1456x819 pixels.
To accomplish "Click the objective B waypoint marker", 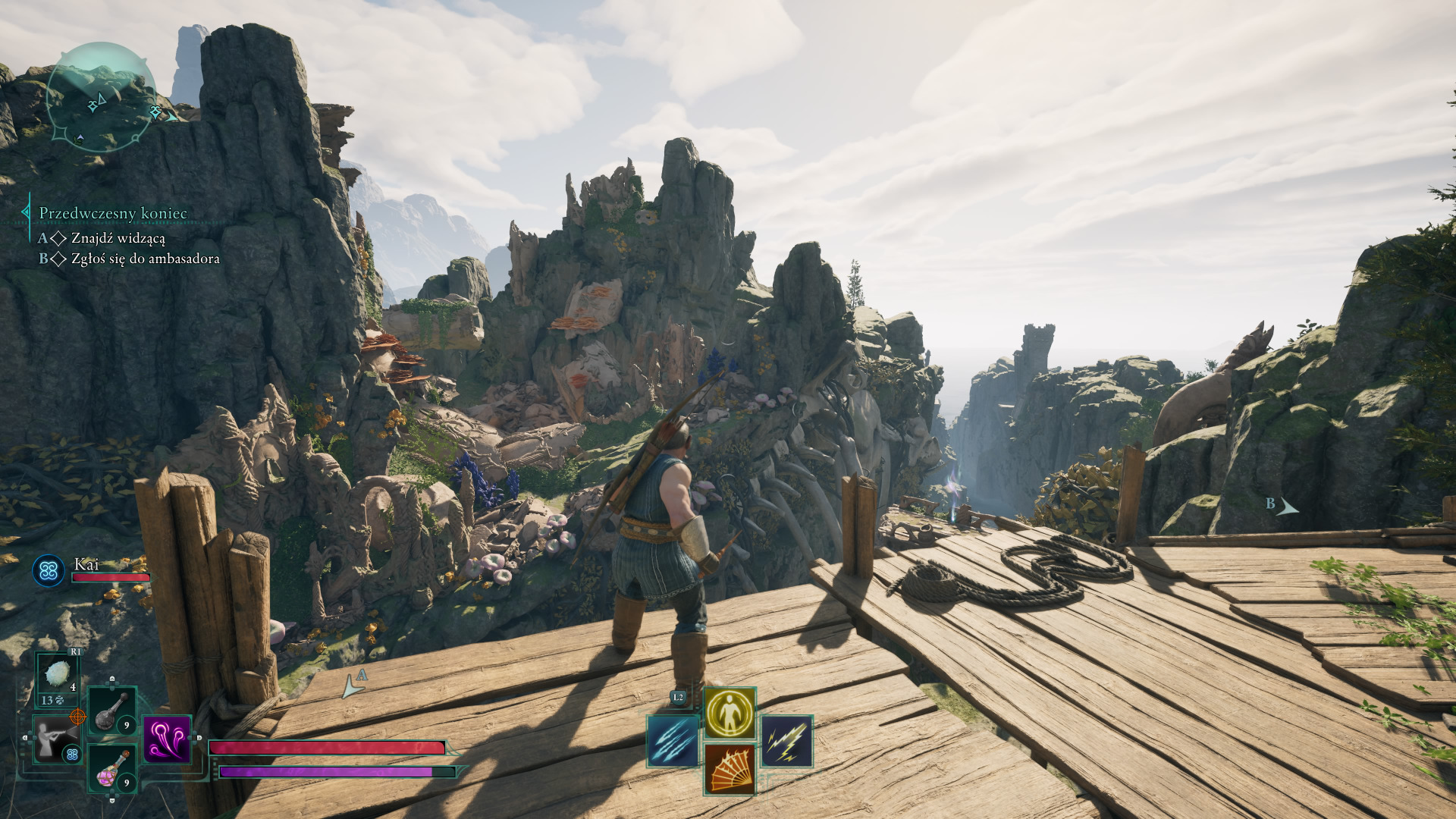I will pyautogui.click(x=1282, y=506).
